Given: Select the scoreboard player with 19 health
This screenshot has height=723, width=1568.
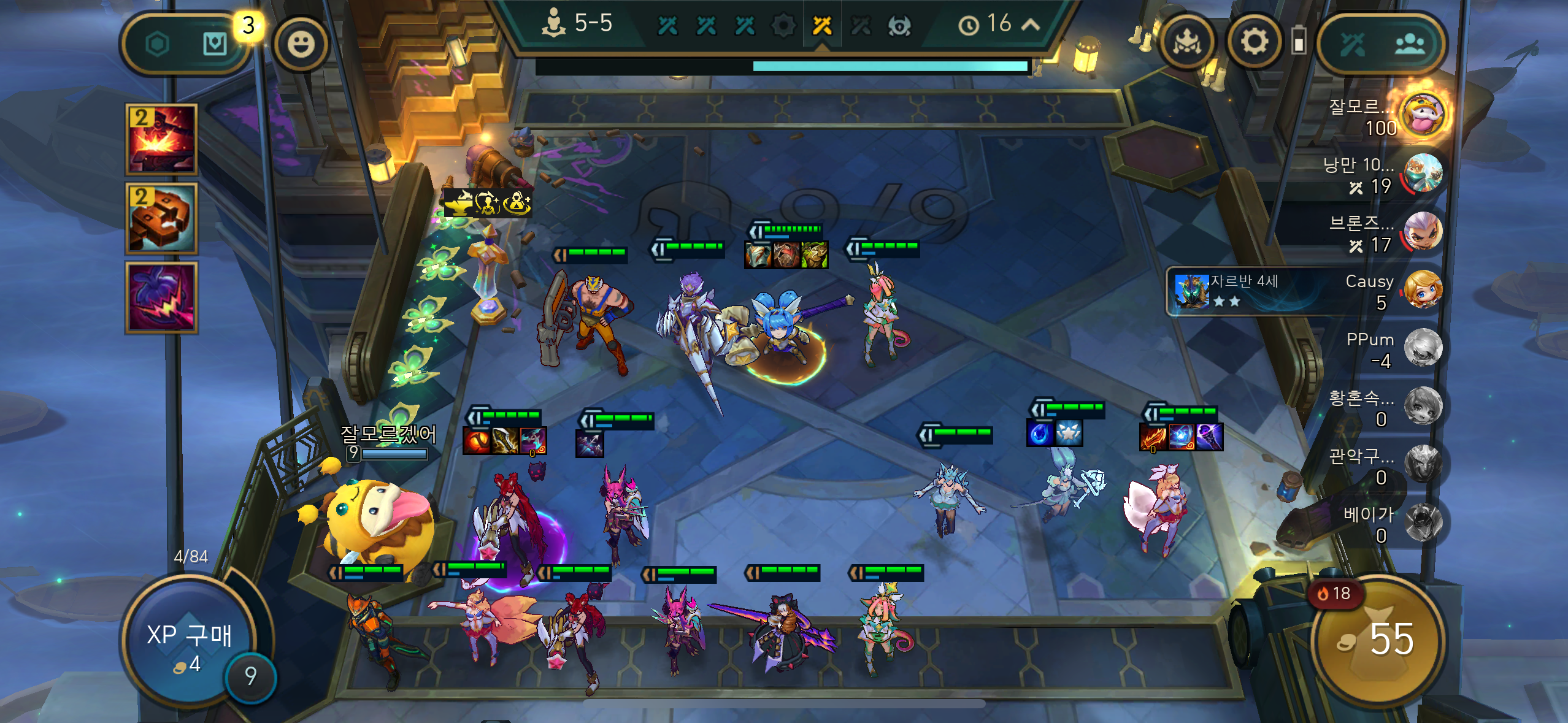Looking at the screenshot, I should tap(1423, 174).
